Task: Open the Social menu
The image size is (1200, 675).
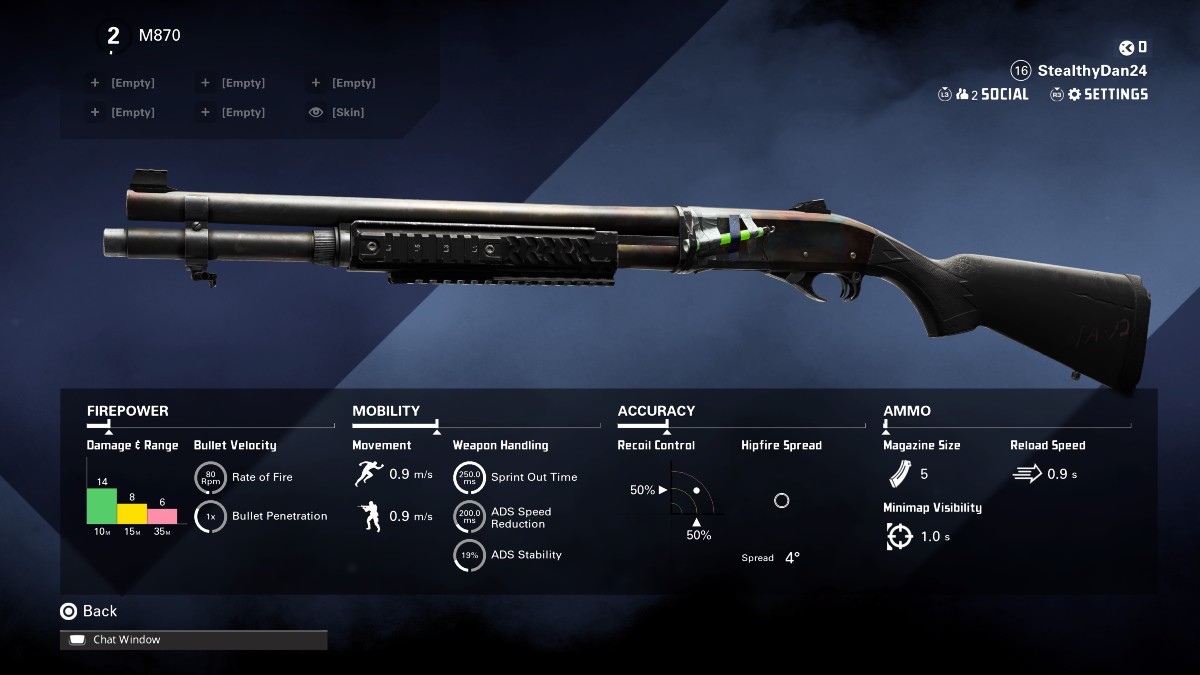Action: click(x=992, y=94)
